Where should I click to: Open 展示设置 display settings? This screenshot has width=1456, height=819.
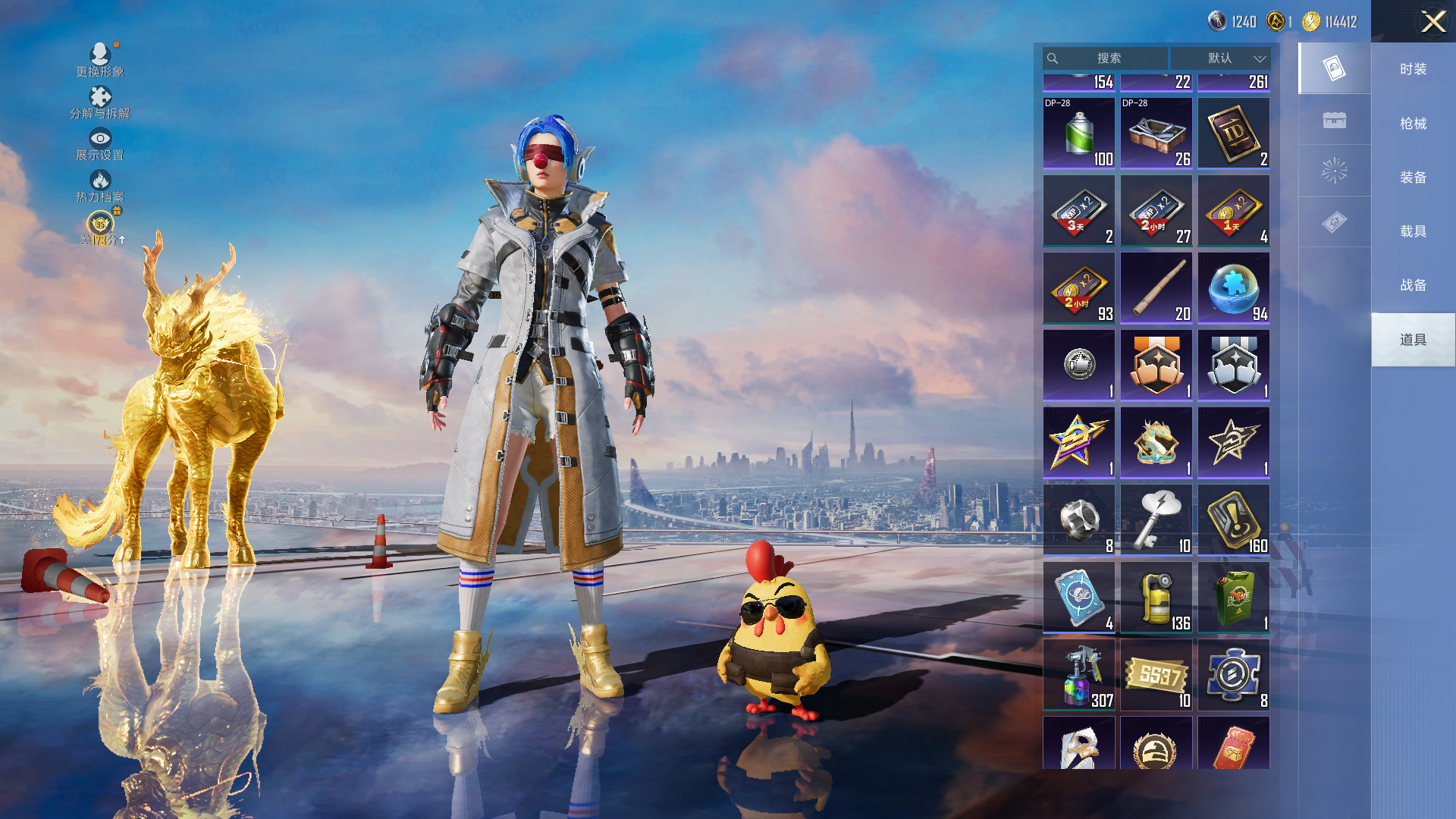pyautogui.click(x=100, y=143)
